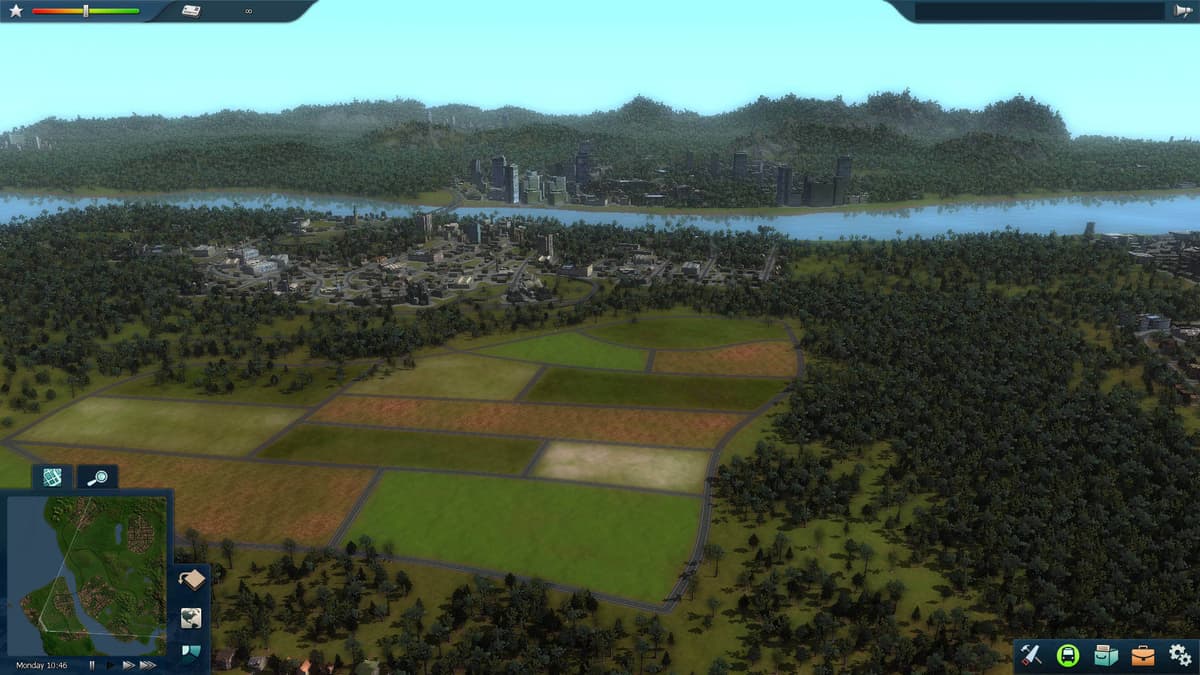Click the rotate-tile camera reset icon
Image resolution: width=1200 pixels, height=675 pixels.
pos(191,580)
